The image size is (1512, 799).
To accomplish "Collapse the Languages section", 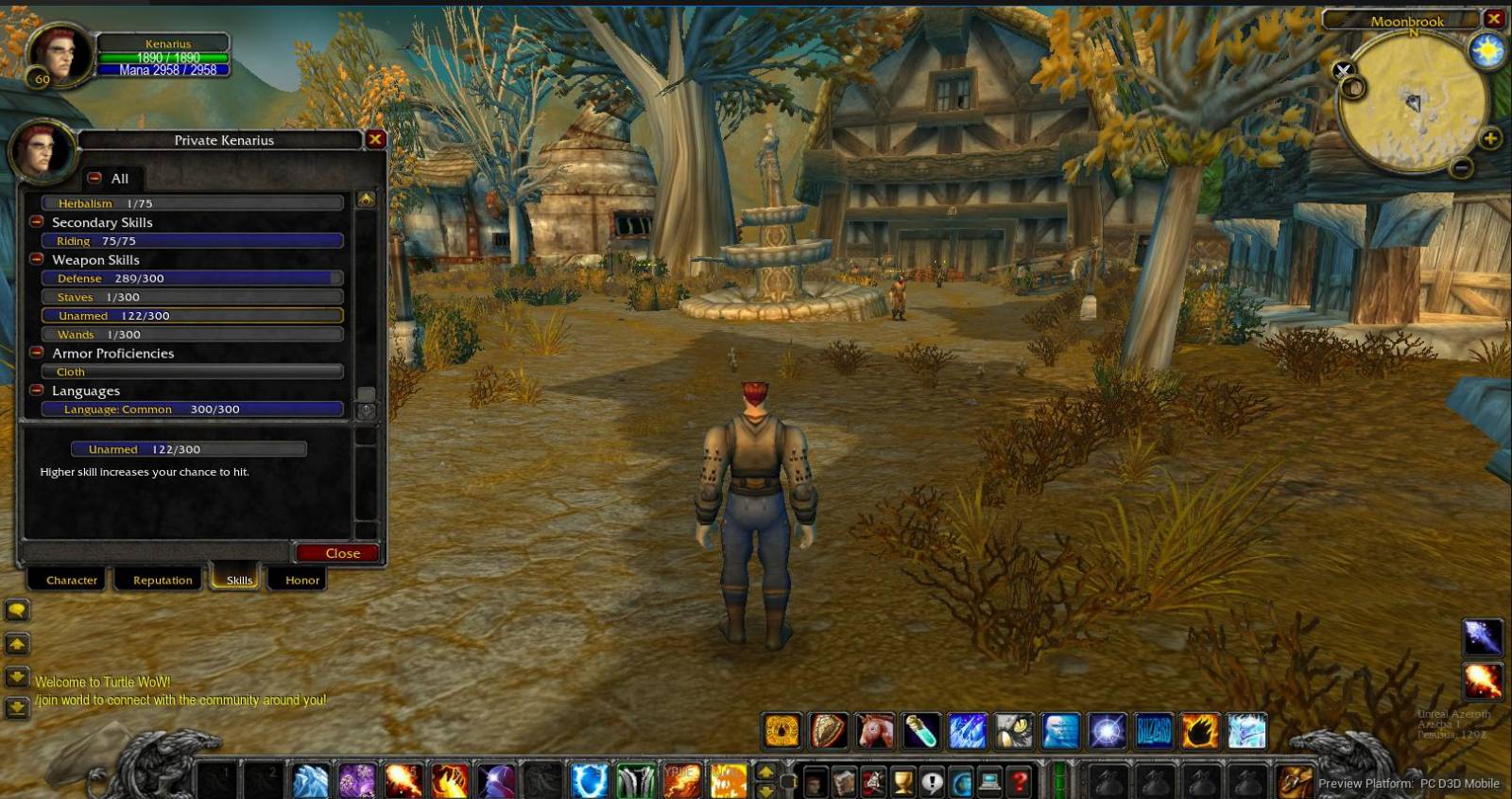I will point(36,390).
